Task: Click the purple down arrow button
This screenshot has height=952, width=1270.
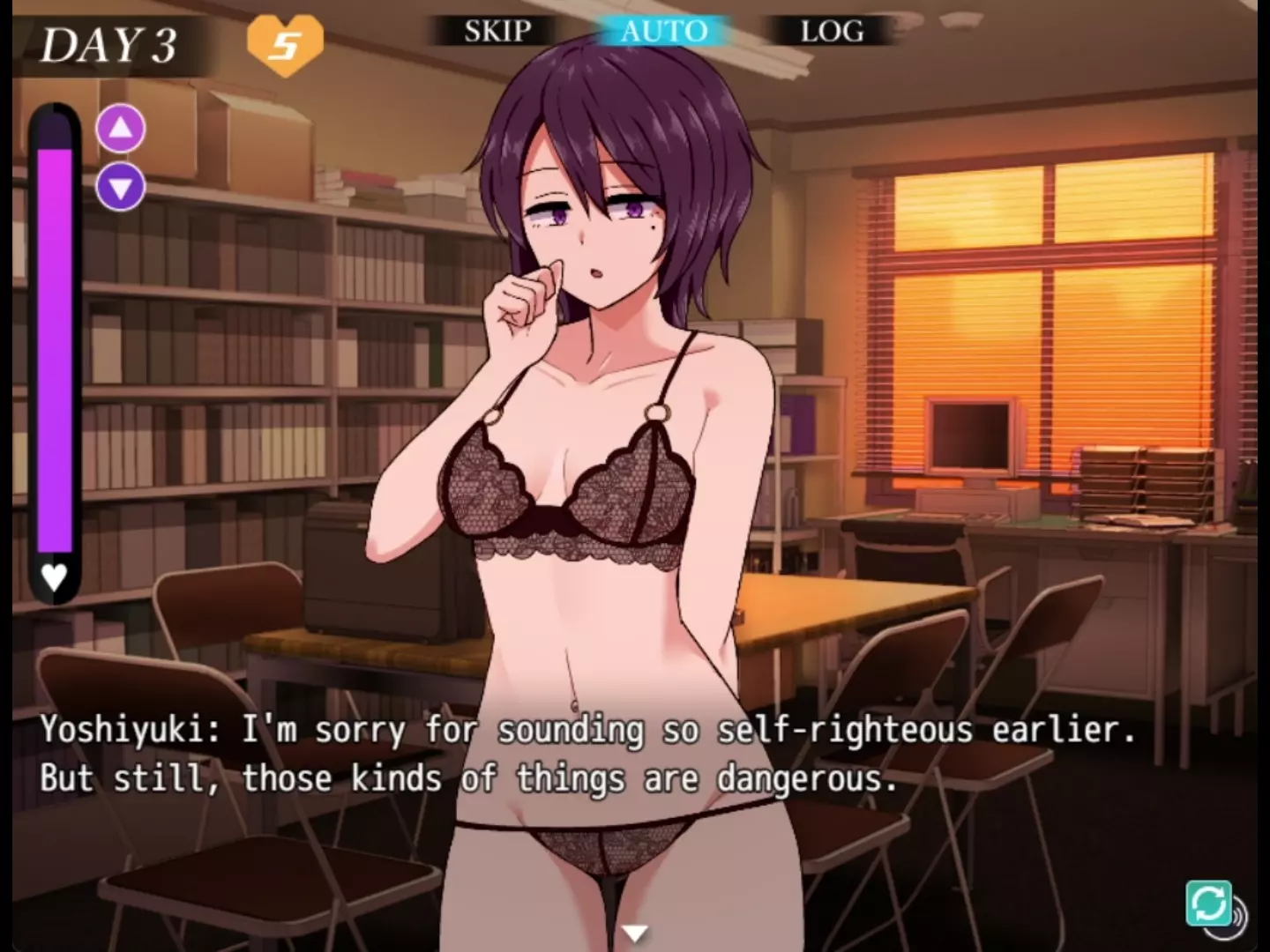Action: [121, 187]
